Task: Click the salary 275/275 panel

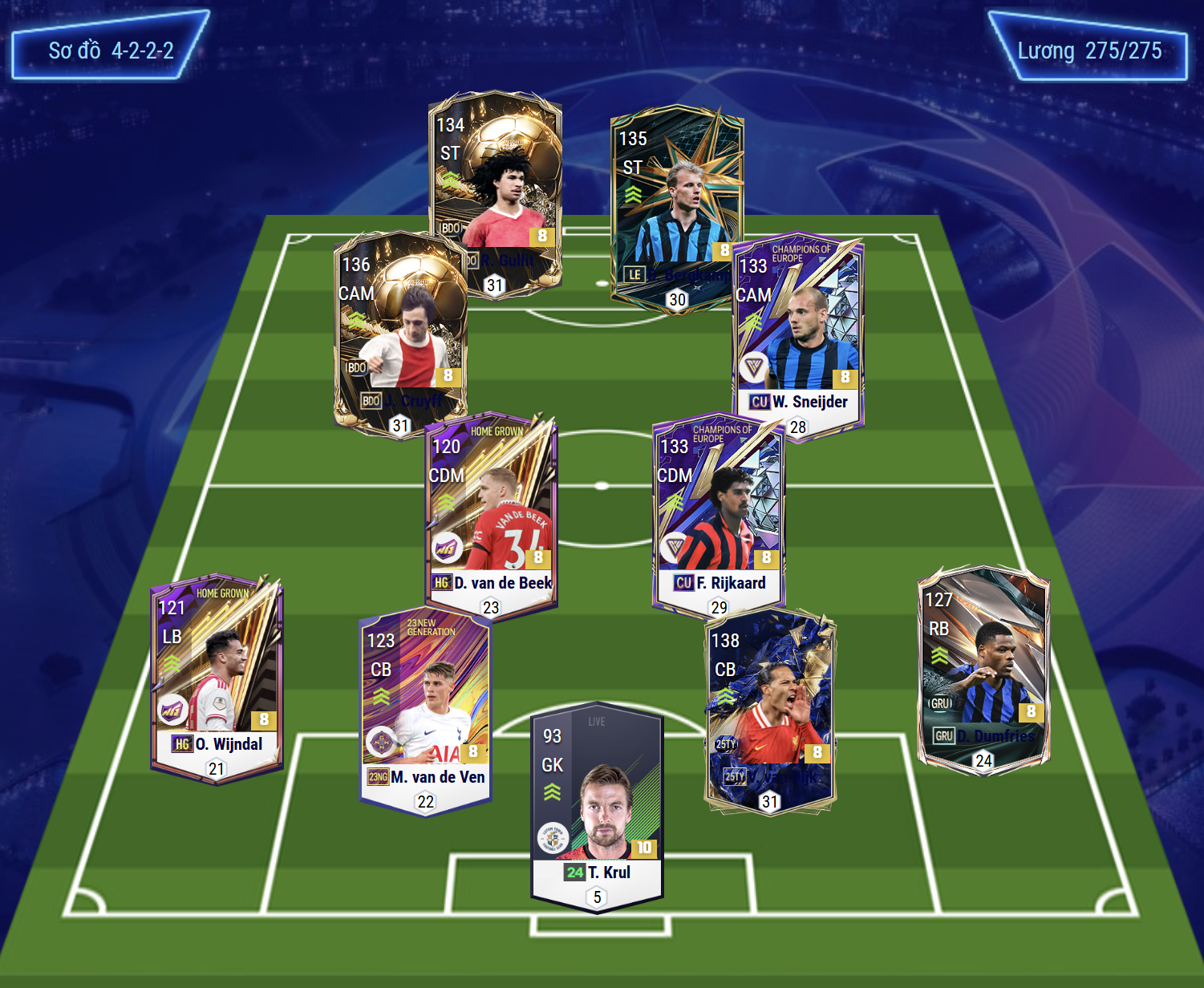Action: tap(1088, 48)
